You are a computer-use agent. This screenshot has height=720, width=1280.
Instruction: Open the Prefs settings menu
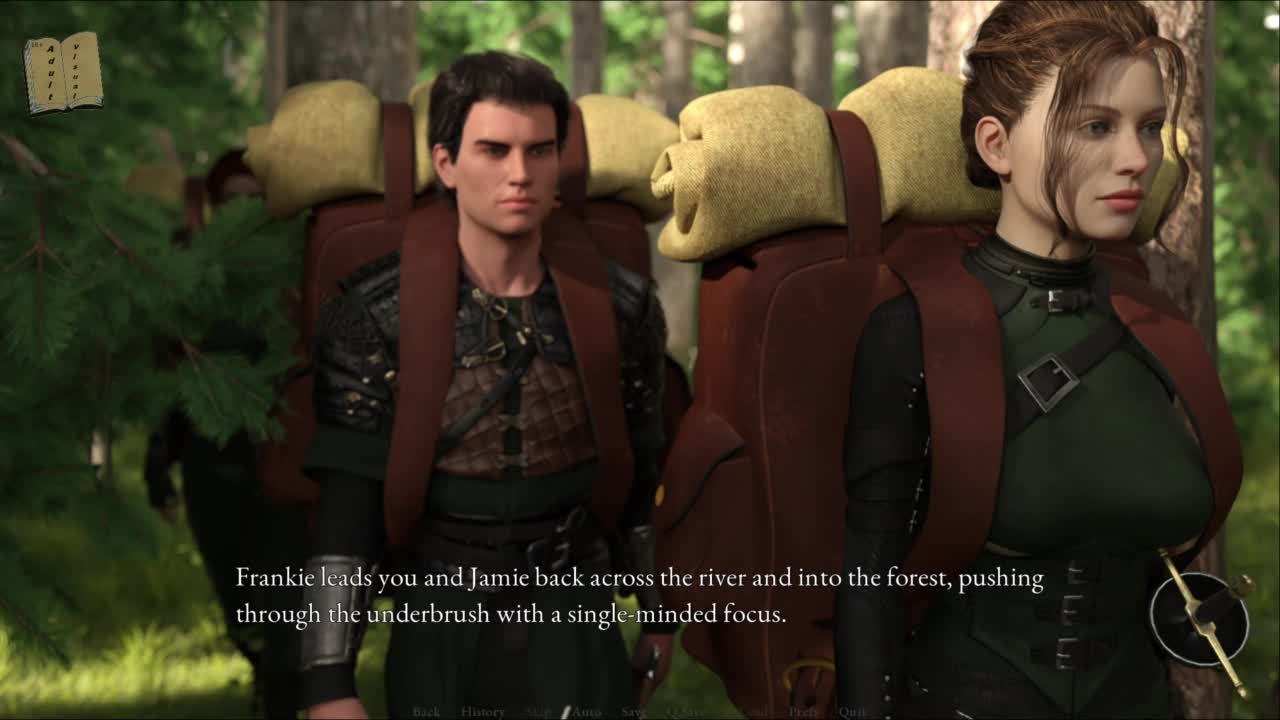[803, 712]
